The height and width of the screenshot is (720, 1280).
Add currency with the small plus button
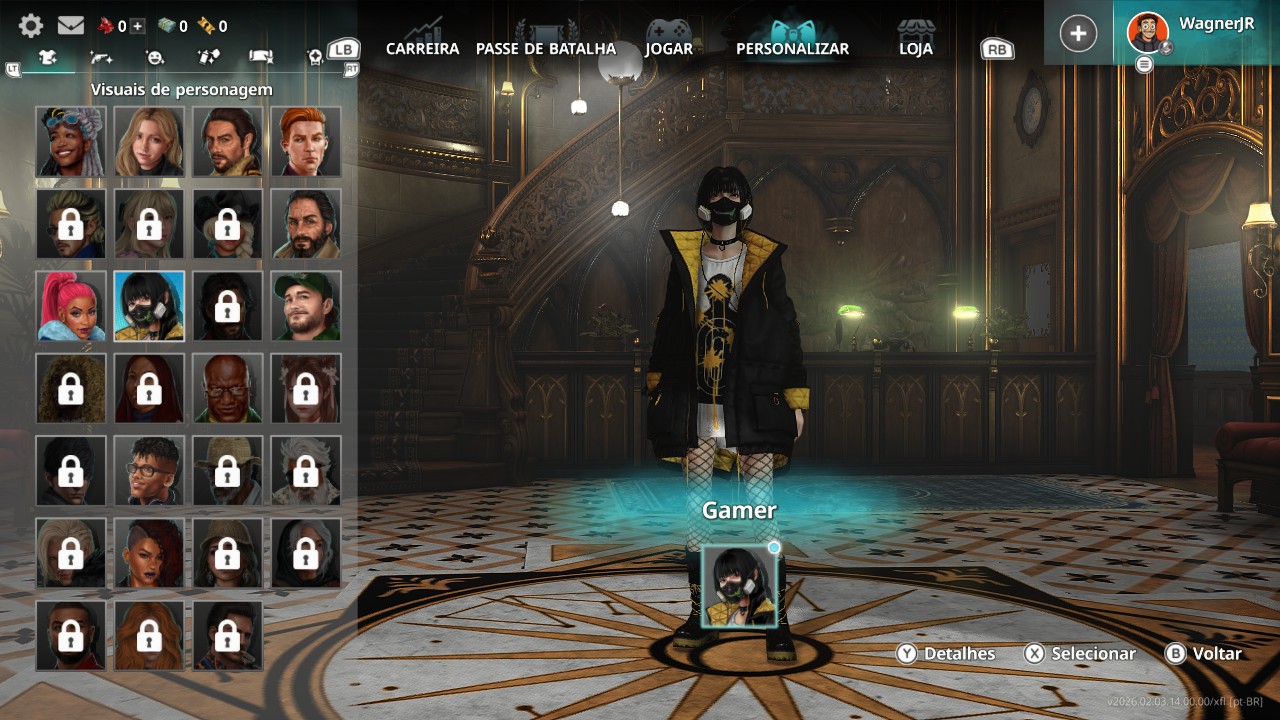(137, 26)
